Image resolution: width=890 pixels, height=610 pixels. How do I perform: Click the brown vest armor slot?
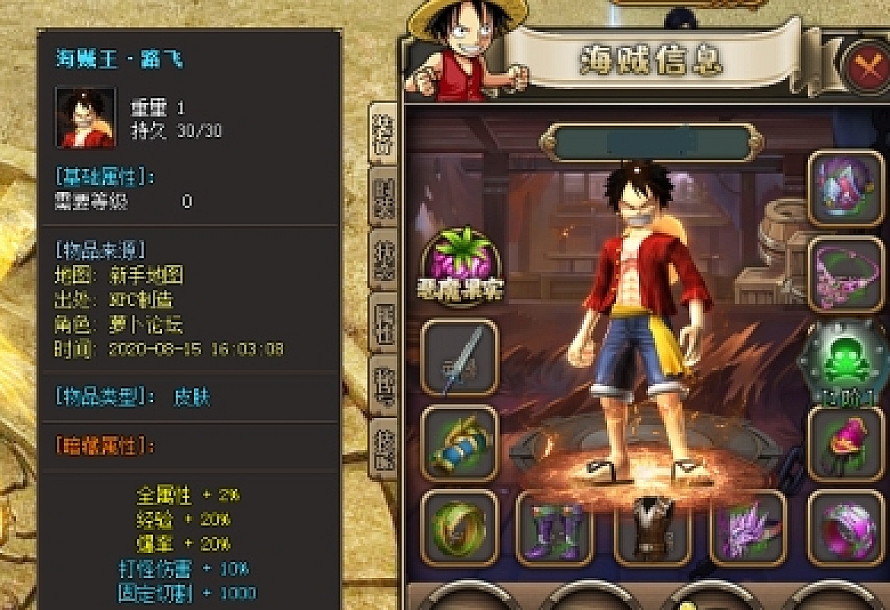pos(651,526)
